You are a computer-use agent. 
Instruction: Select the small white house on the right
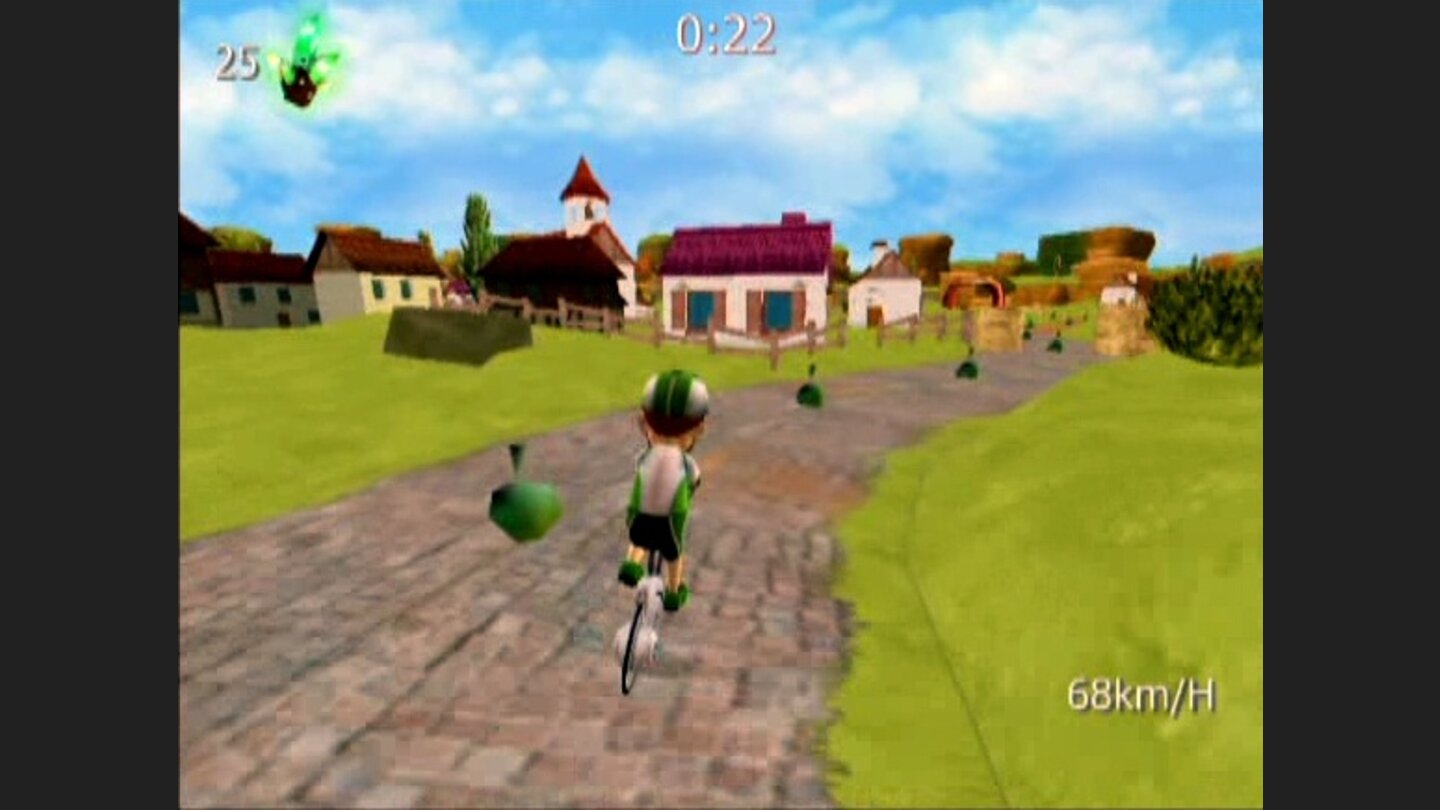click(x=888, y=295)
